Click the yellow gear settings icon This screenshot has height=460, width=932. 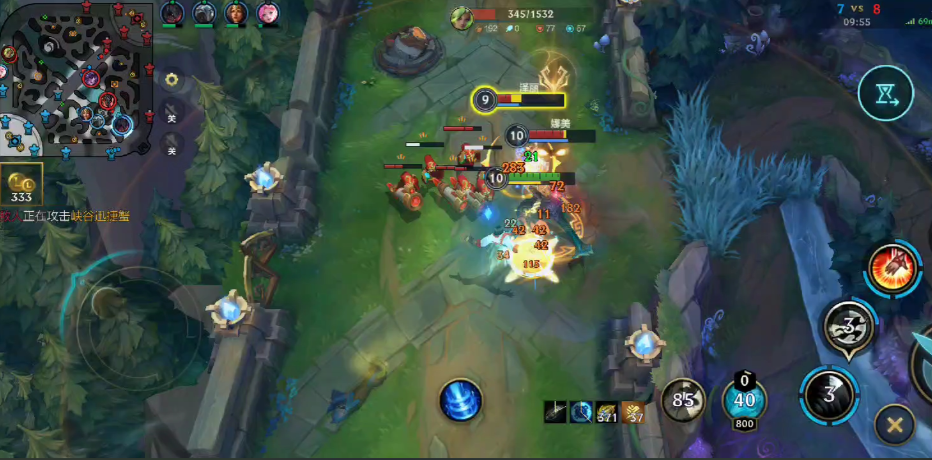click(172, 79)
